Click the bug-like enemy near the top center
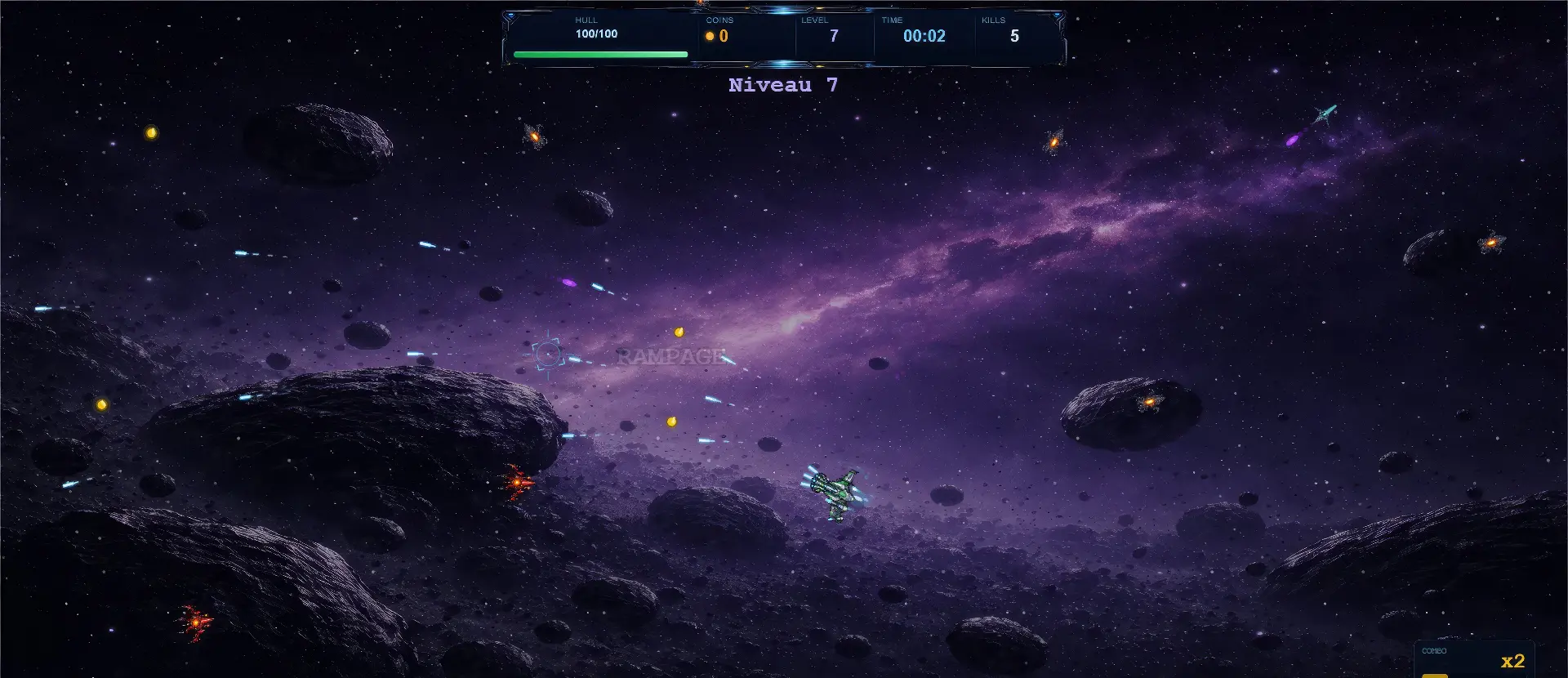This screenshot has height=678, width=1568. pos(1053,142)
